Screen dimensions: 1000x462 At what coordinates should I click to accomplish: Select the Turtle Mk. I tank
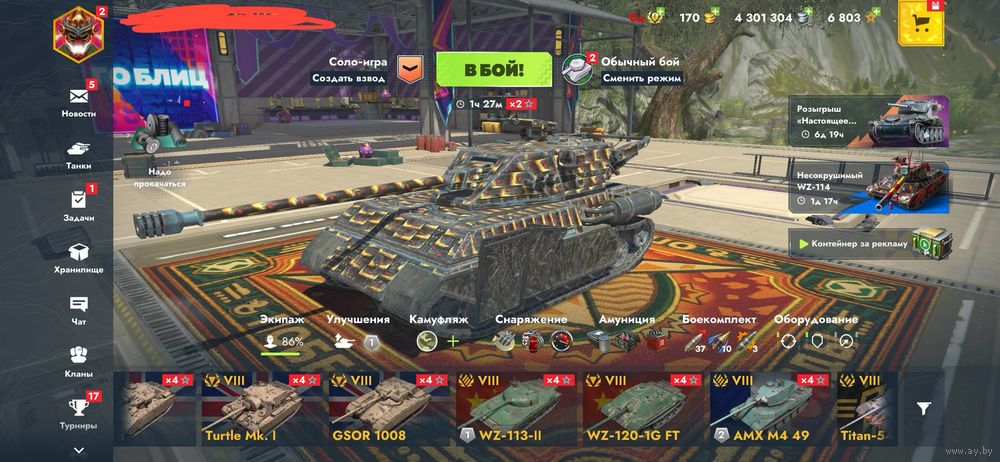click(264, 408)
